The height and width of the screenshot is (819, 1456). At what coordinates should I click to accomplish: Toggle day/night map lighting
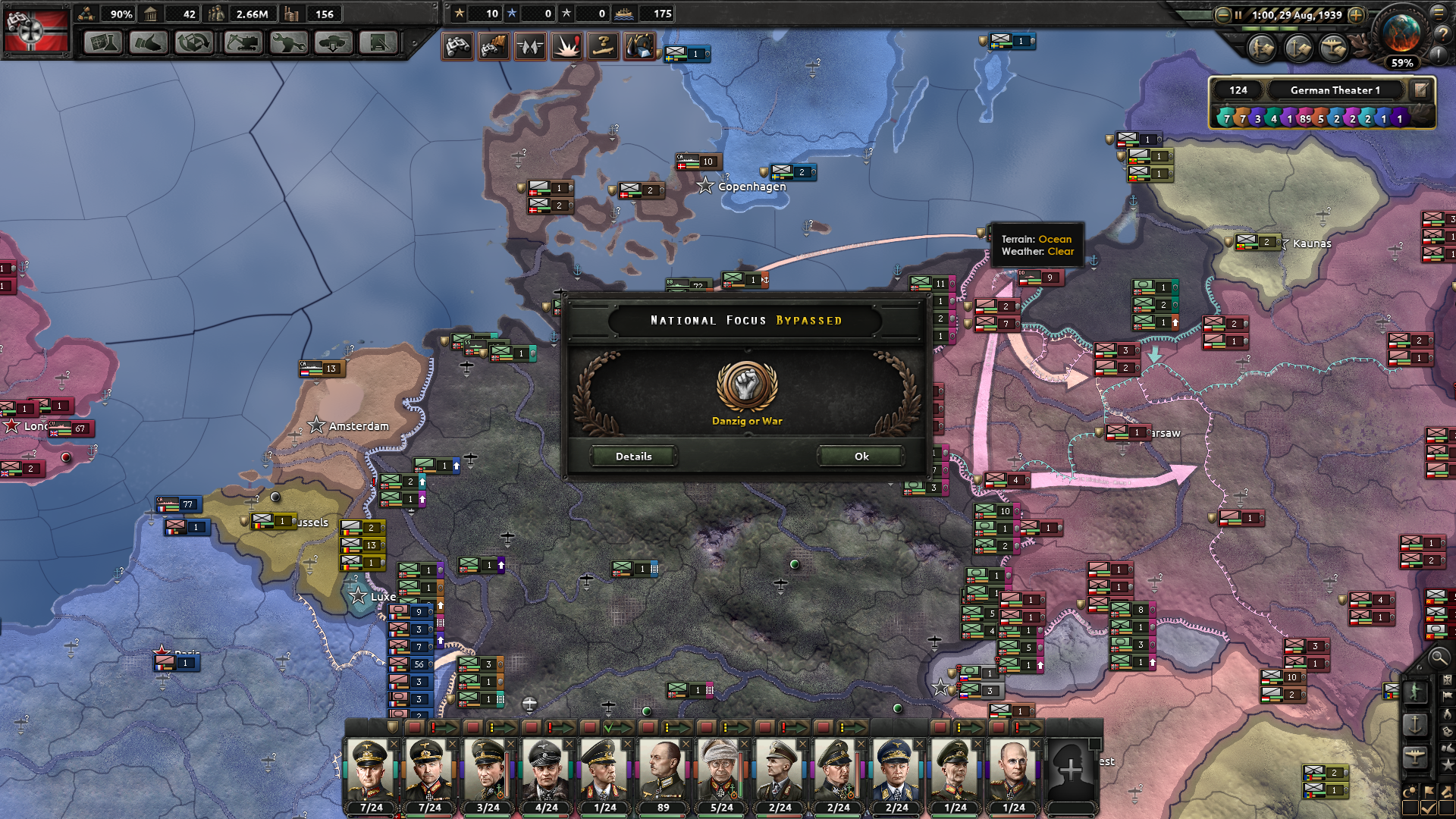coord(1411,791)
